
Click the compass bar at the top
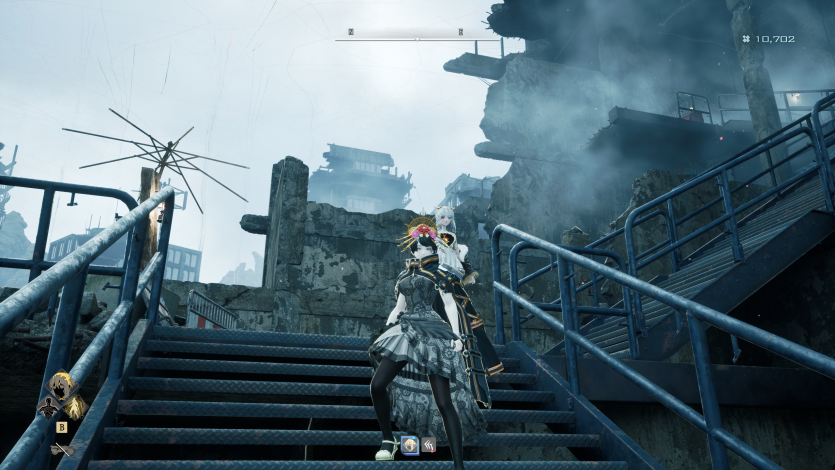[x=405, y=33]
